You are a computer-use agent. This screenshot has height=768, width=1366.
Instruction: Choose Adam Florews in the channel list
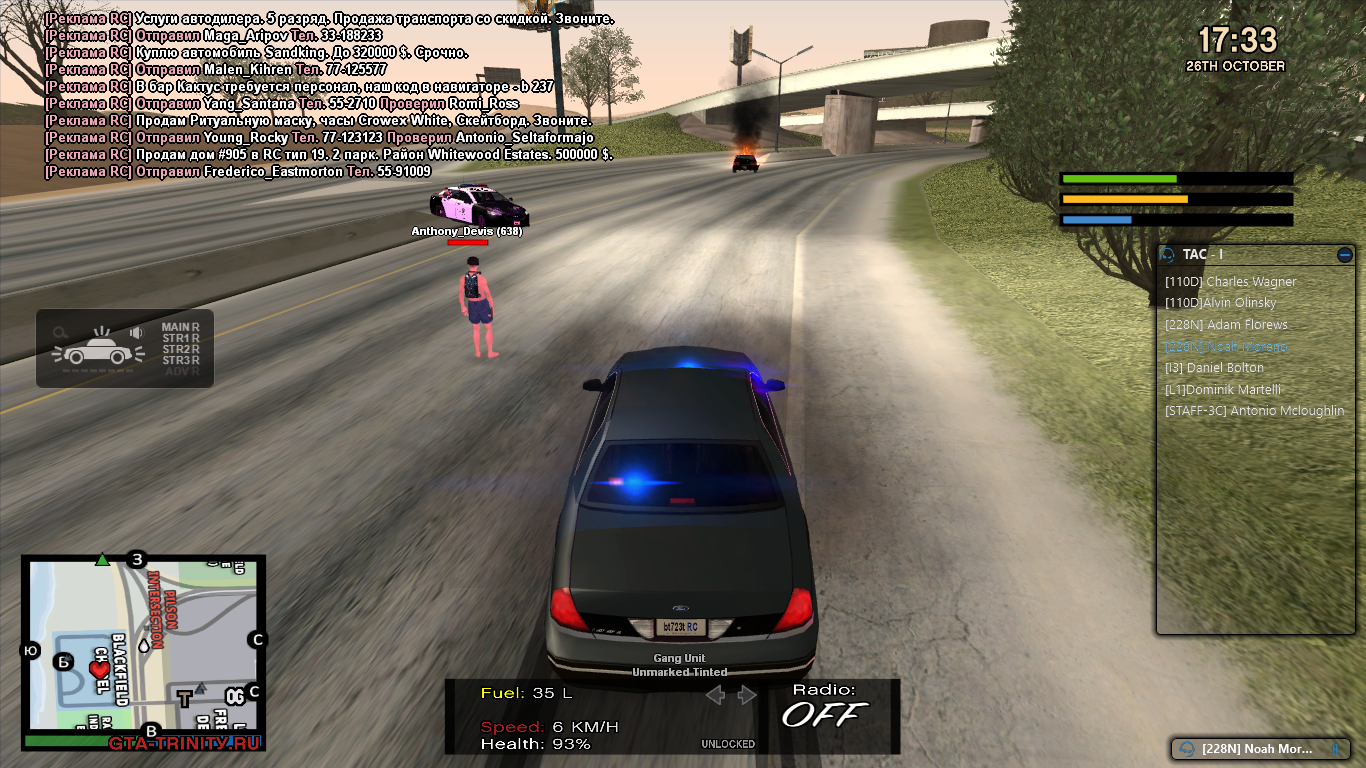[1226, 325]
